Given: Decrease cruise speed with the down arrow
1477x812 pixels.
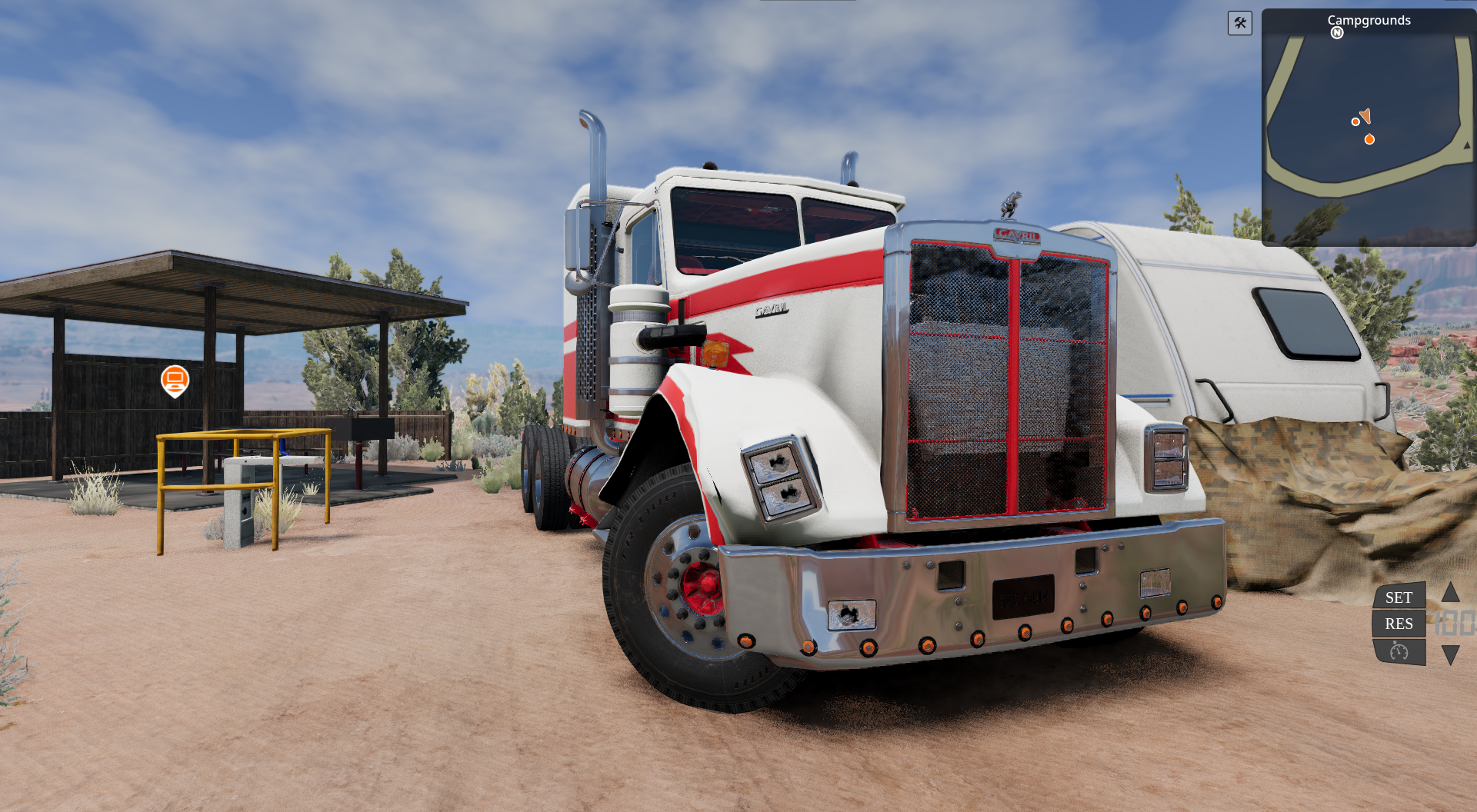Looking at the screenshot, I should pos(1450,655).
